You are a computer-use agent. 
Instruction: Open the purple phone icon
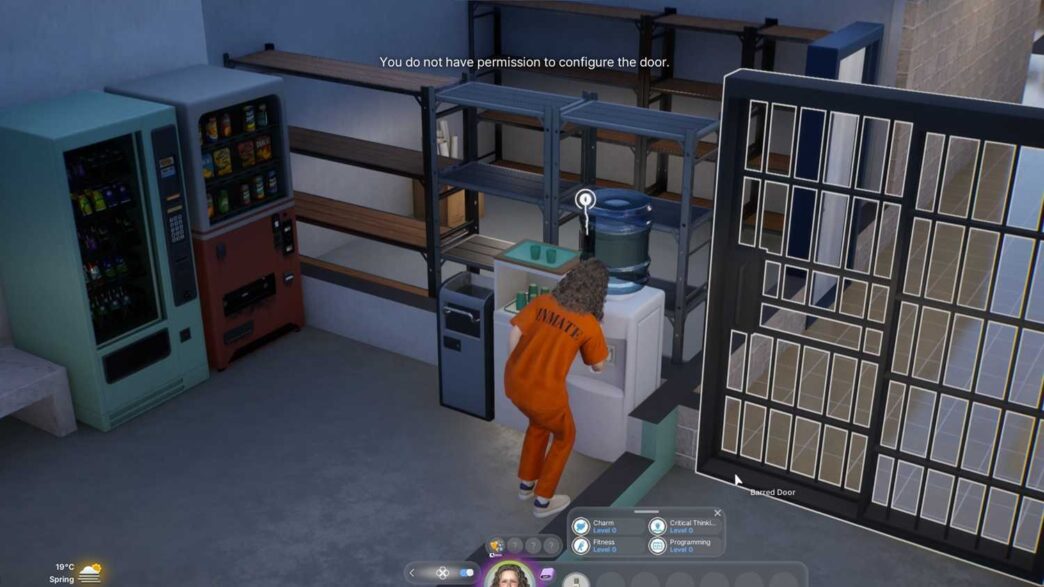click(547, 575)
